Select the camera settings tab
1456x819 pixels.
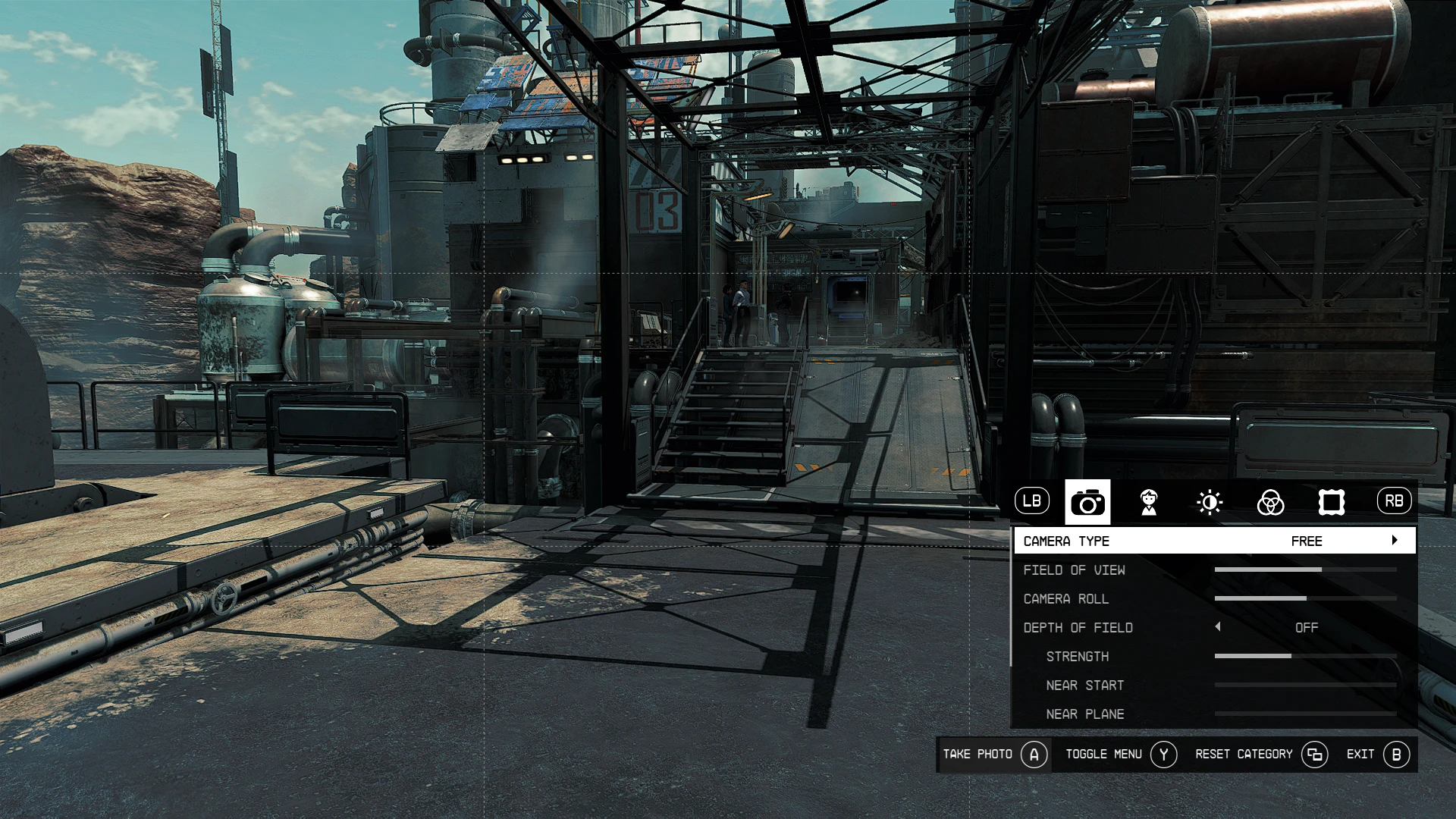coord(1087,502)
